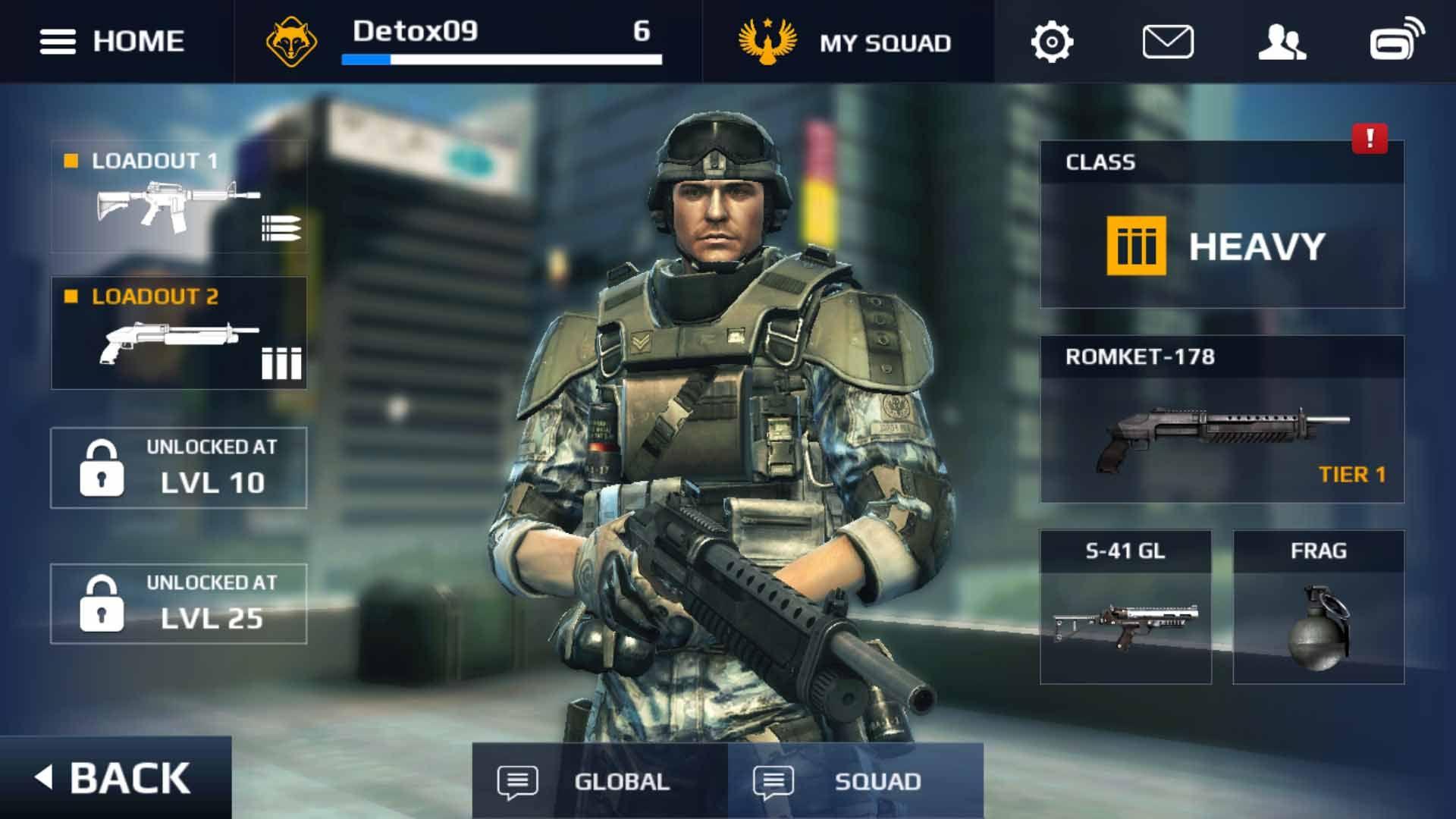The width and height of the screenshot is (1456, 819).
Task: Check the mail inbox envelope icon
Action: point(1167,42)
